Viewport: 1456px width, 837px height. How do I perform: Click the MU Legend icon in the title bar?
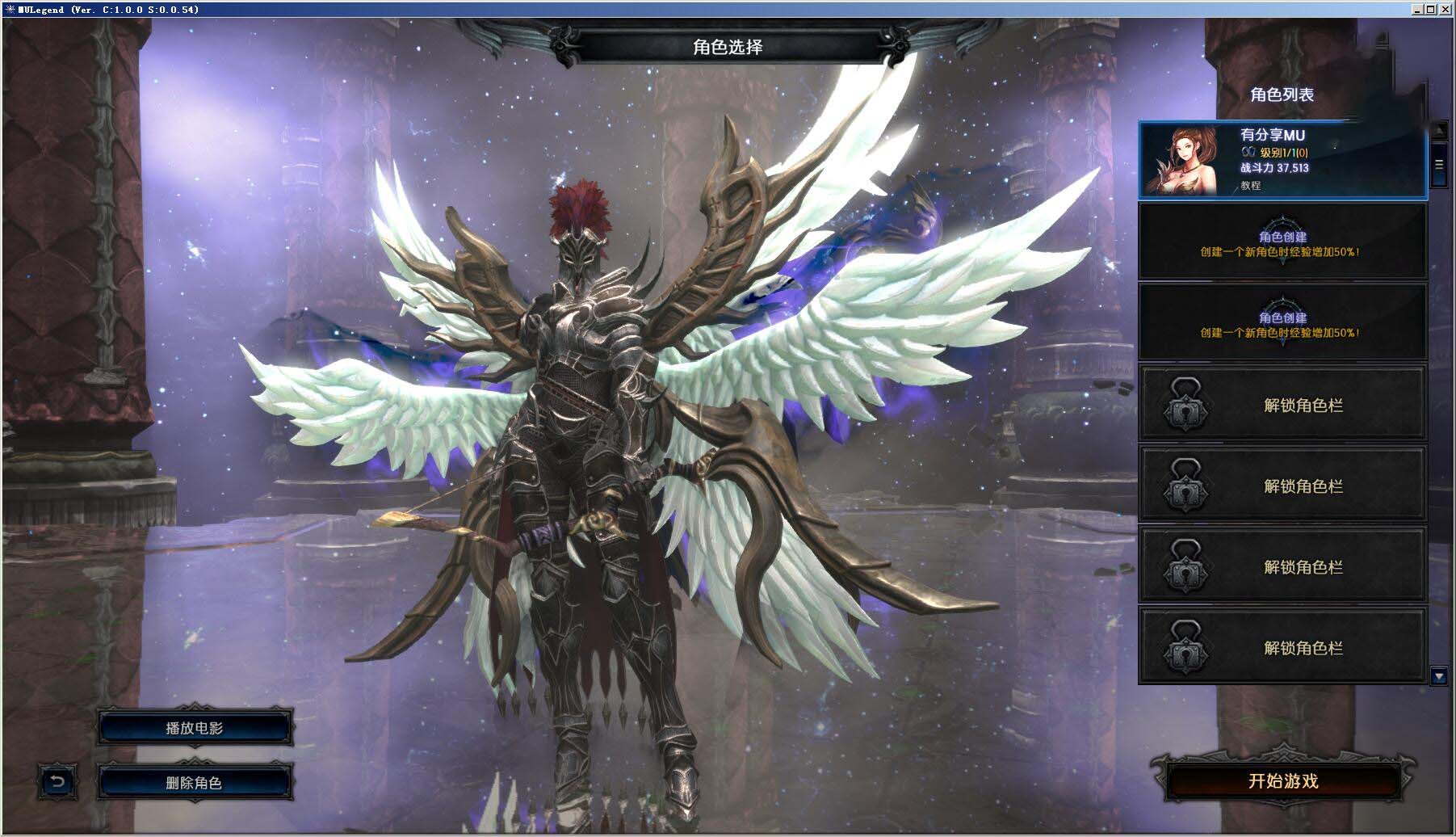pos(10,8)
